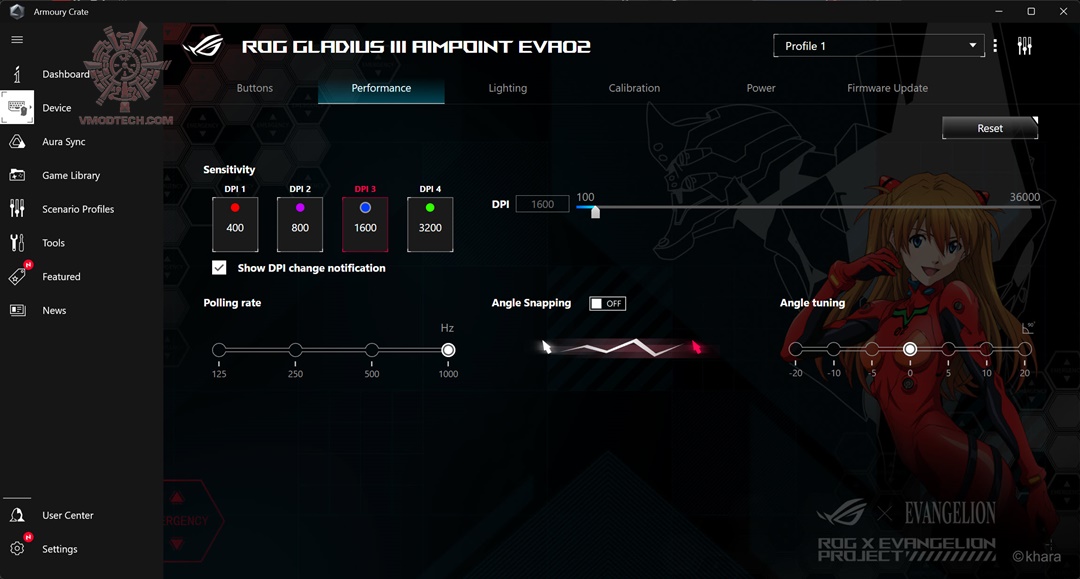Open the Firmware Update tab

tap(887, 88)
